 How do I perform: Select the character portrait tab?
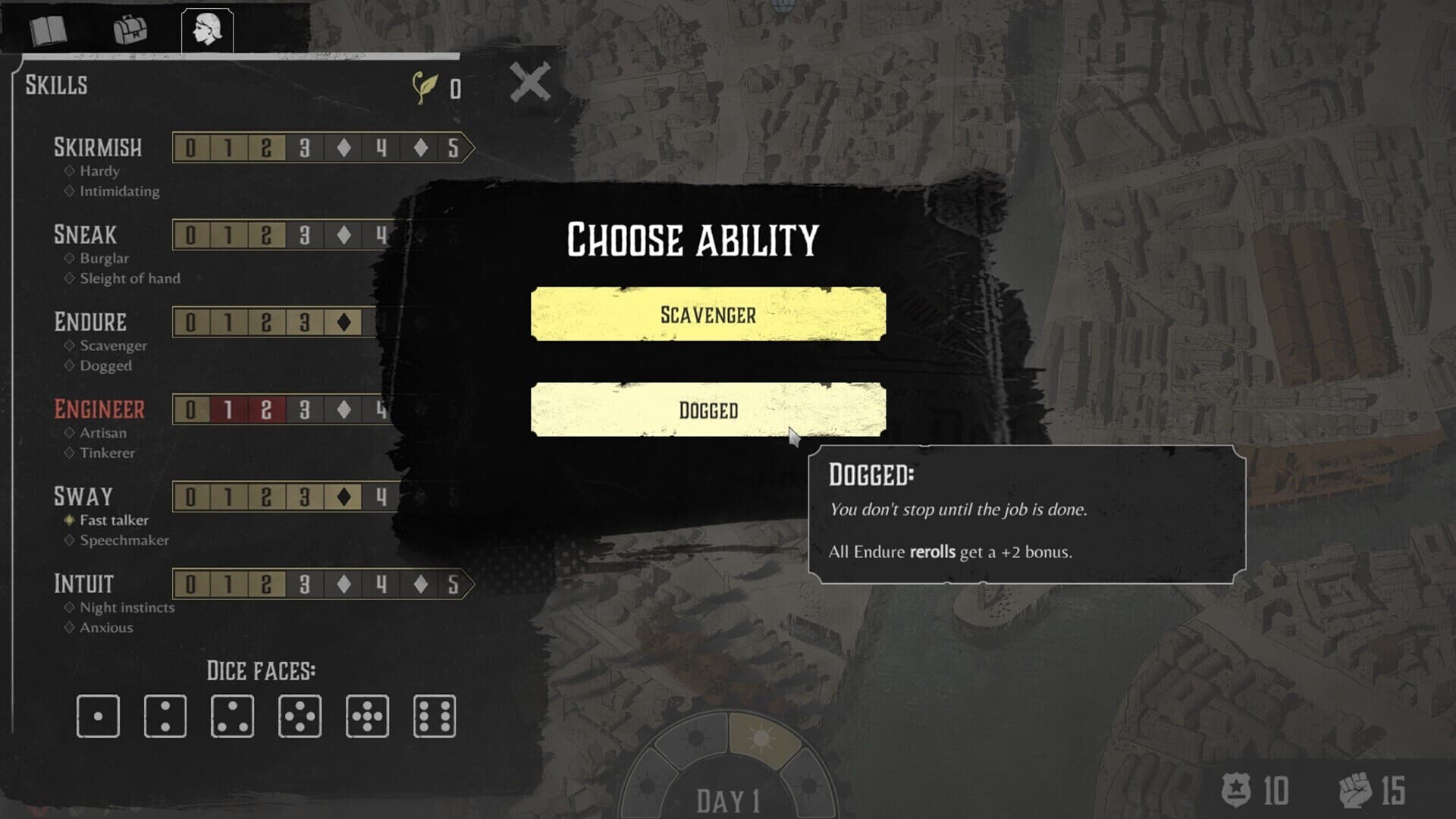tap(207, 30)
